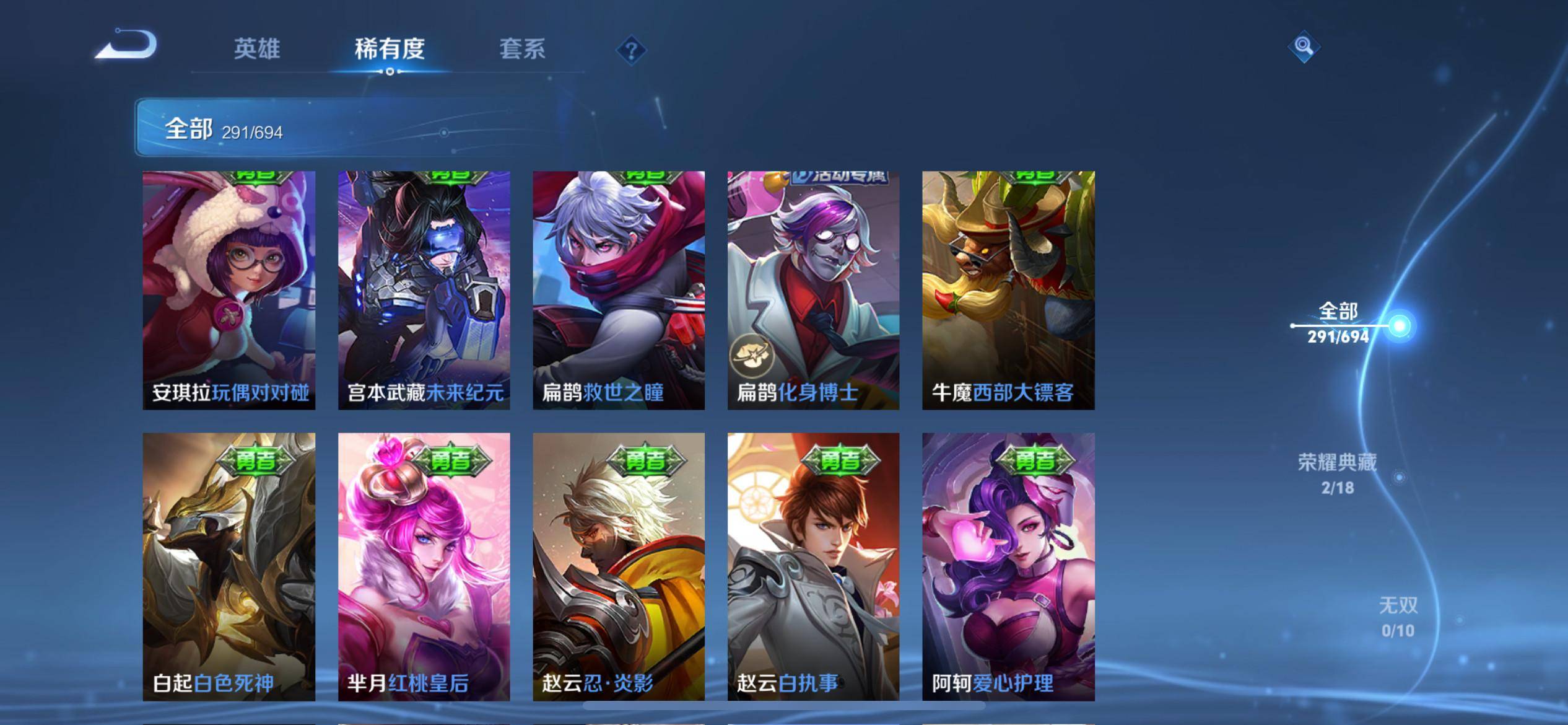The image size is (1568, 725).
Task: Open 芈月 红桃皇后 skin card
Action: click(x=424, y=566)
